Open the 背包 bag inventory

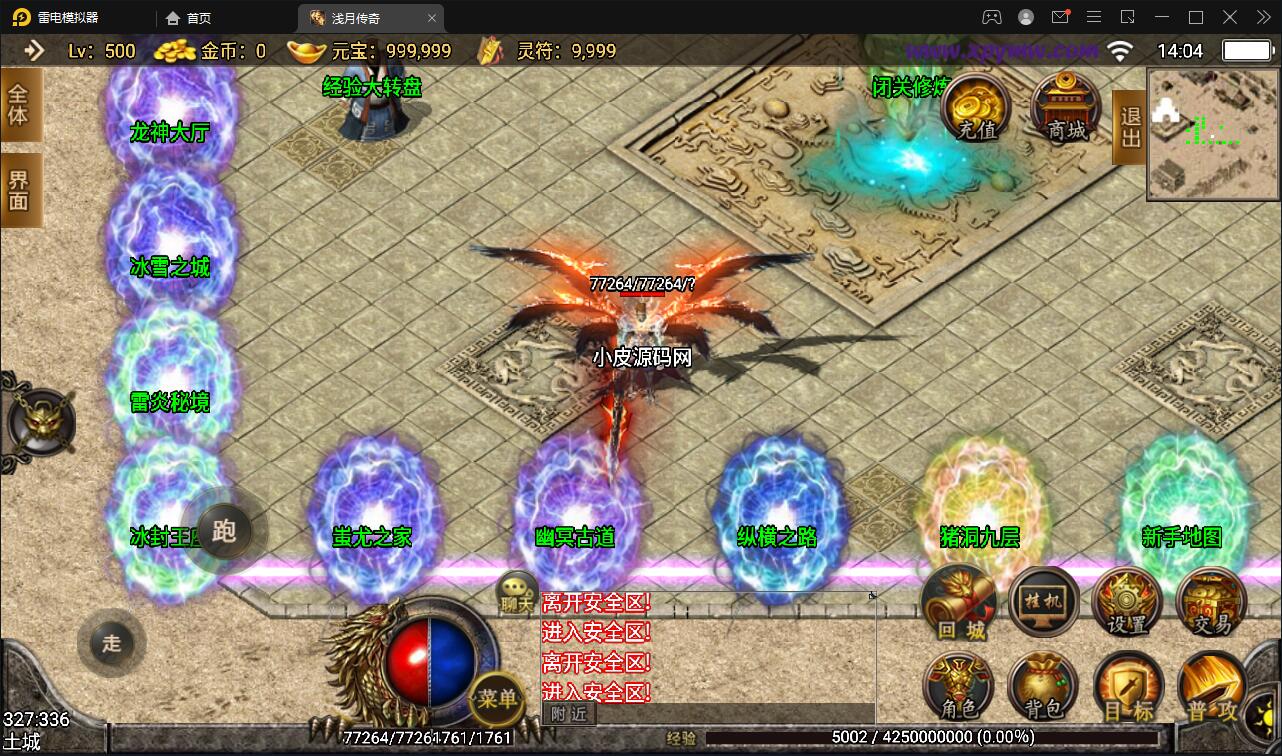pyautogui.click(x=1043, y=688)
